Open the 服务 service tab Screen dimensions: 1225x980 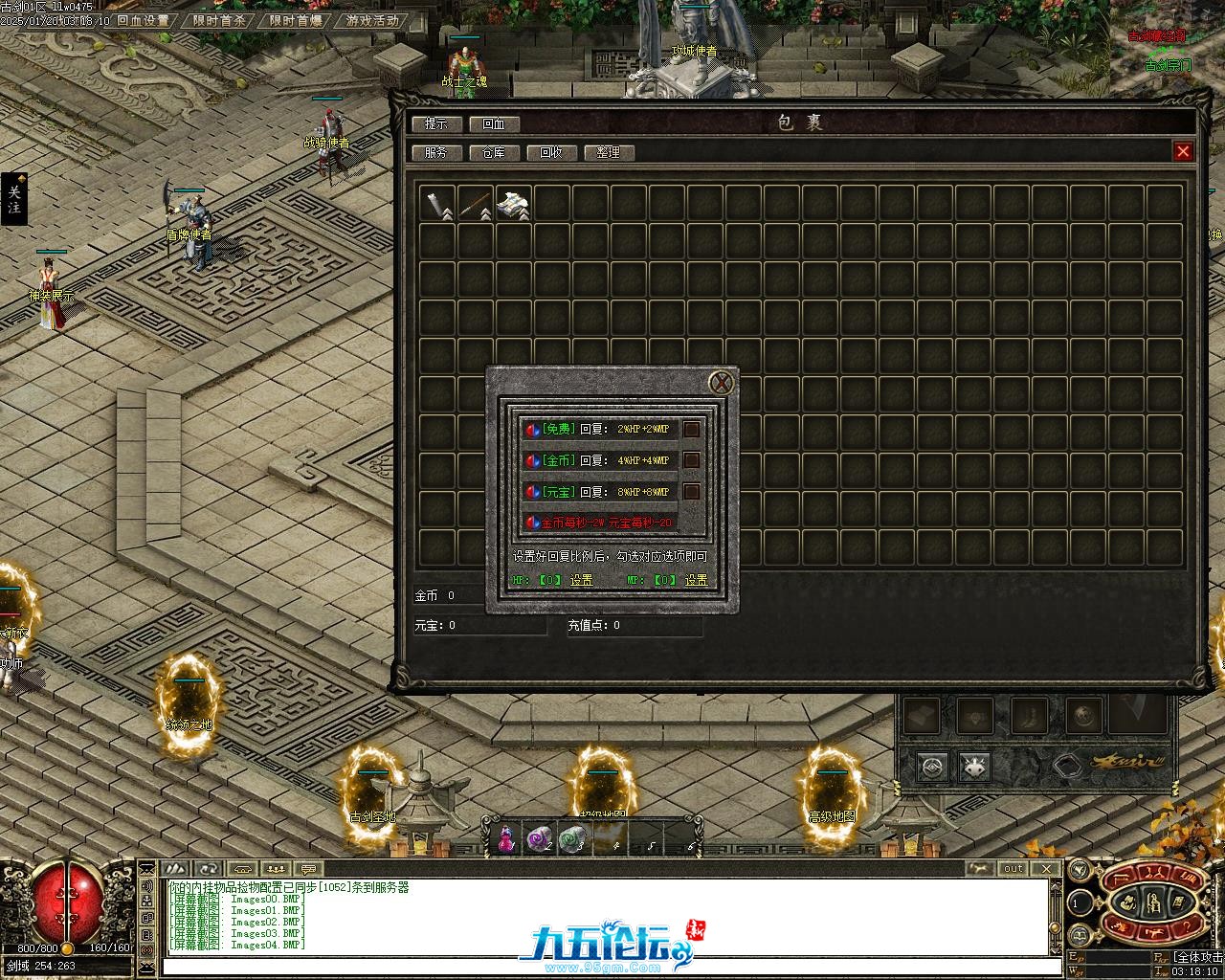click(x=436, y=152)
